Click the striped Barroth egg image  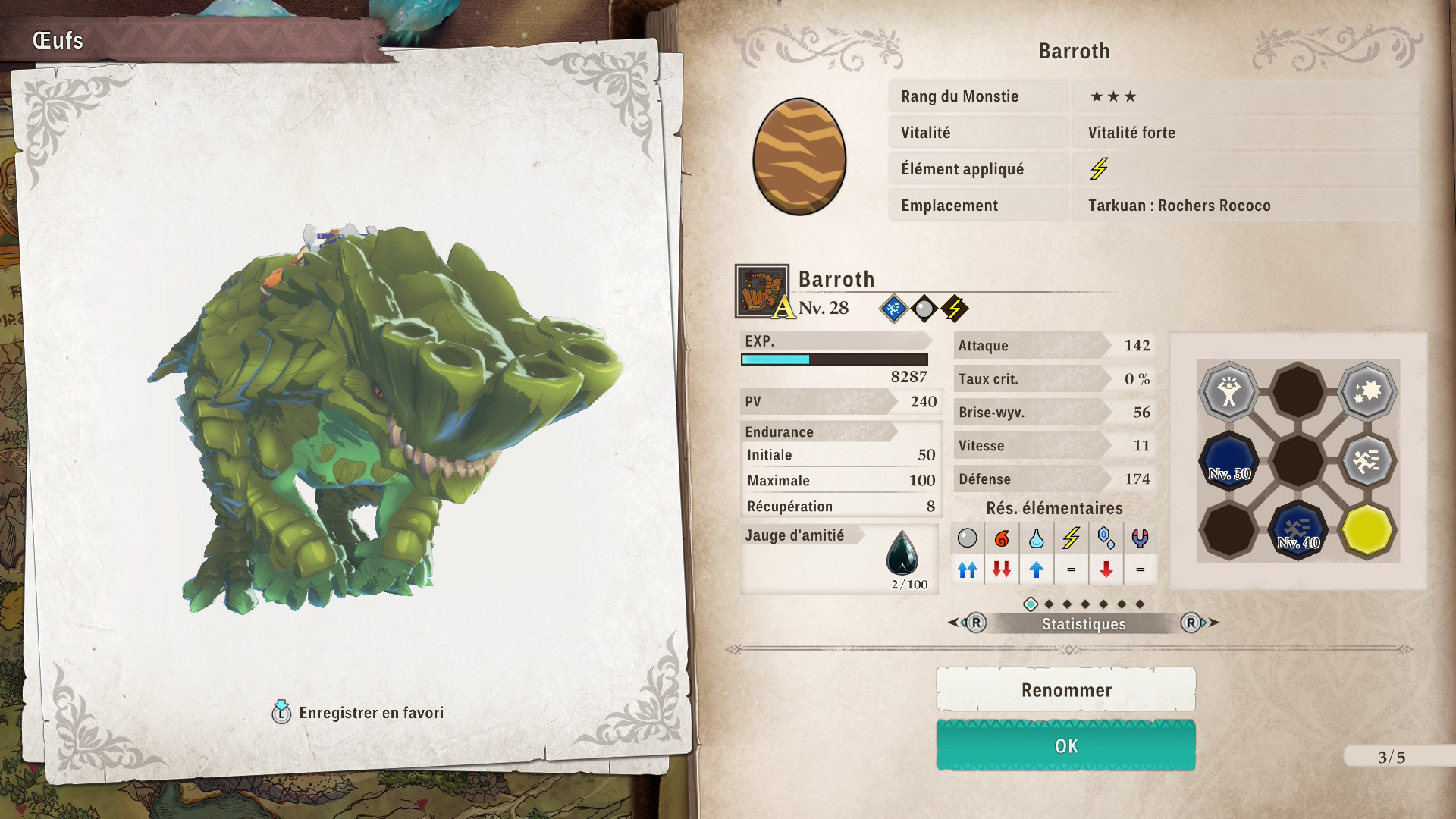coord(799,157)
